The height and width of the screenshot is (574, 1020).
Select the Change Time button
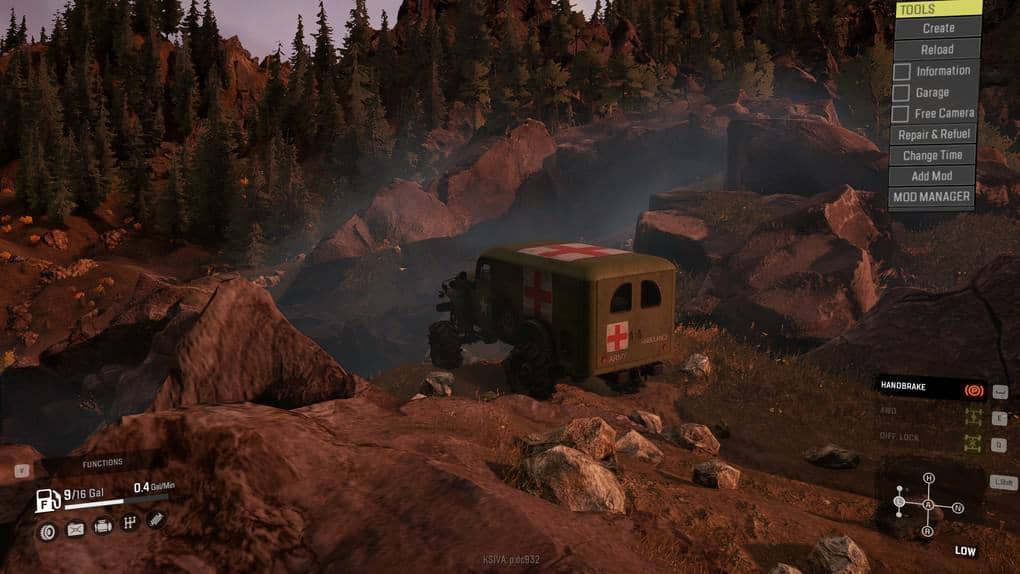932,155
